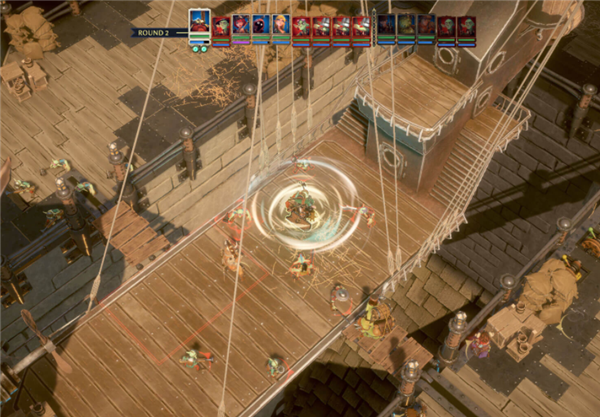Select the dark hooded character turn portrait
The image size is (600, 417).
point(260,24)
